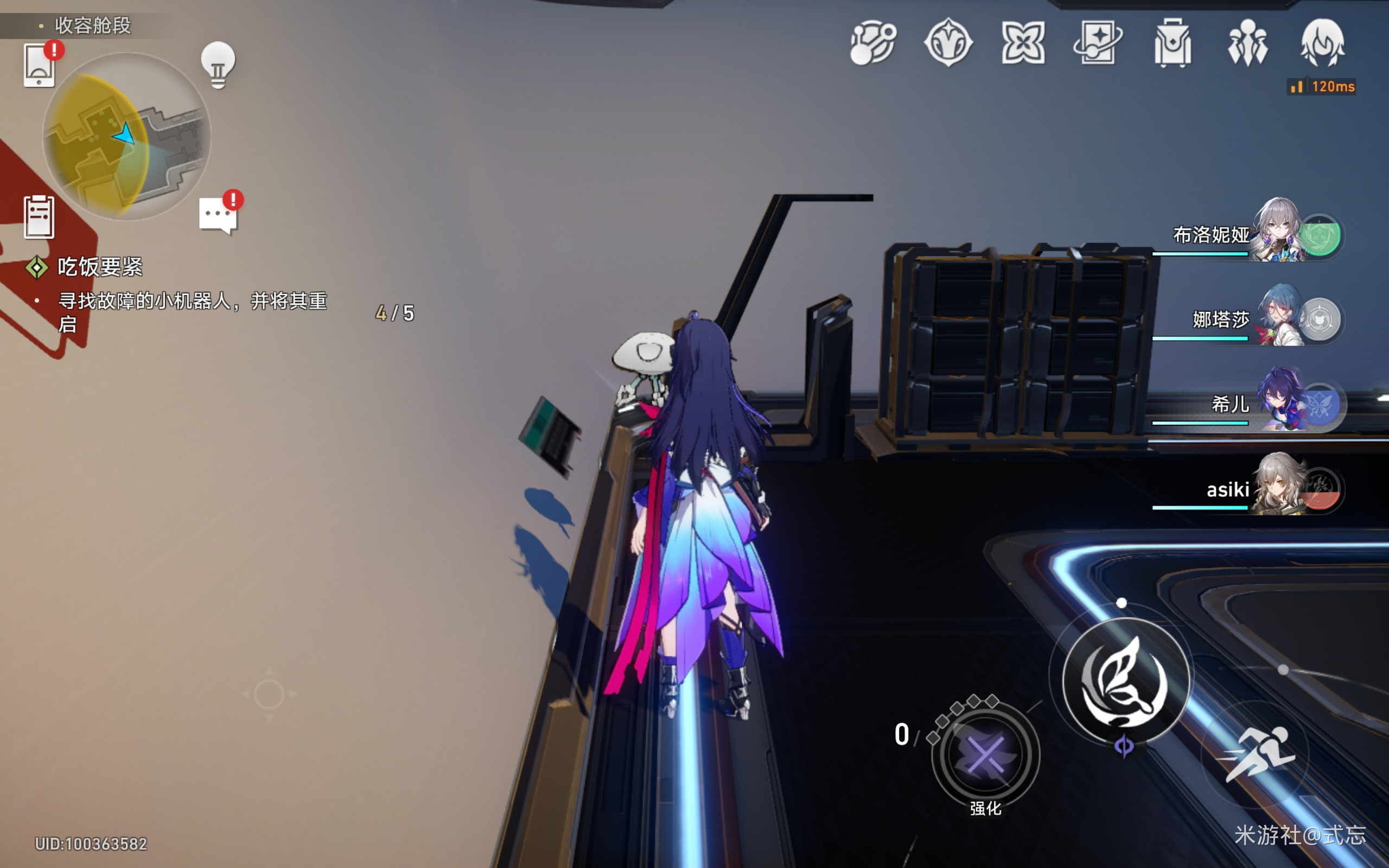1389x868 pixels.
Task: Tap the lightbulb hint icon
Action: point(218,65)
